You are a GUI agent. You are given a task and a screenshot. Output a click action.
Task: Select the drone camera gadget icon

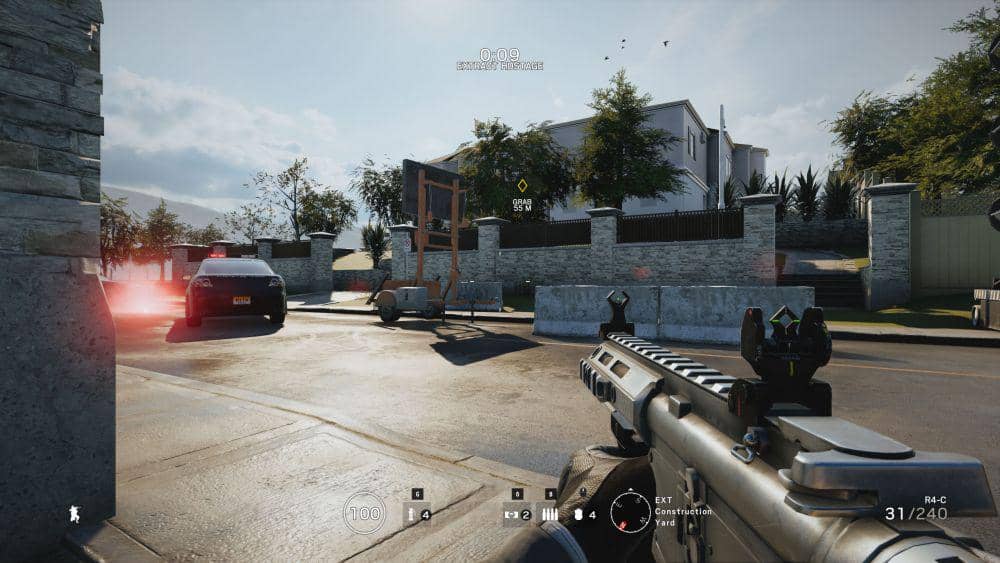(512, 515)
